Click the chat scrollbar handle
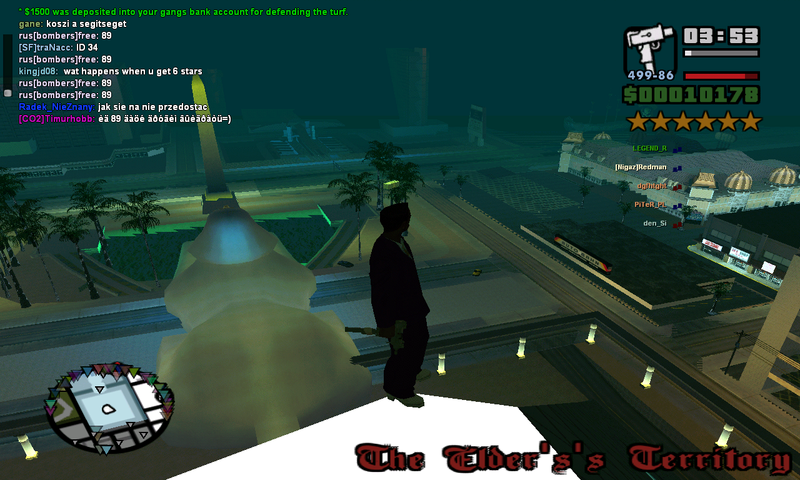 [x=7, y=92]
